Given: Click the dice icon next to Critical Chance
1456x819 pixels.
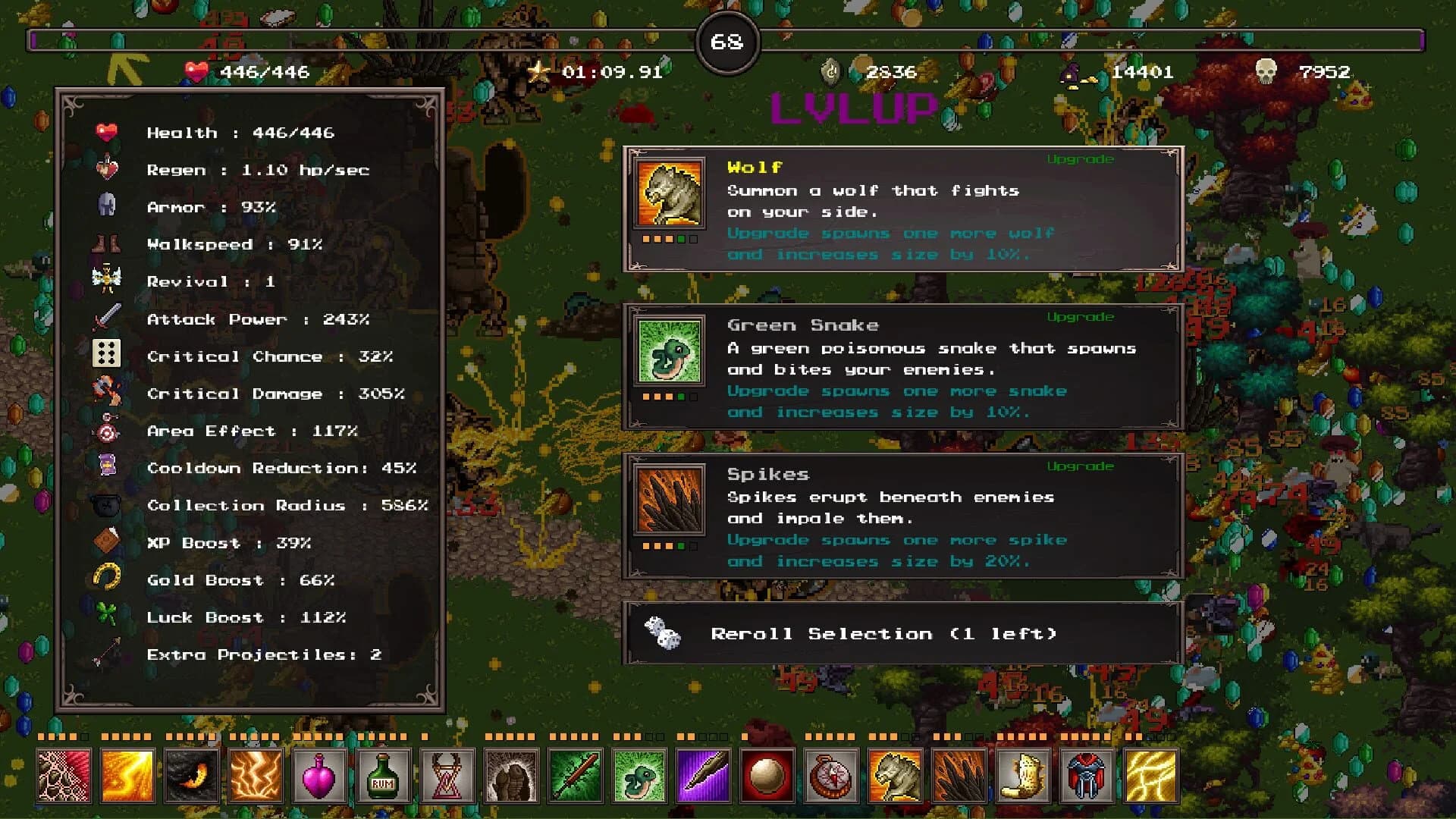Looking at the screenshot, I should tap(107, 353).
